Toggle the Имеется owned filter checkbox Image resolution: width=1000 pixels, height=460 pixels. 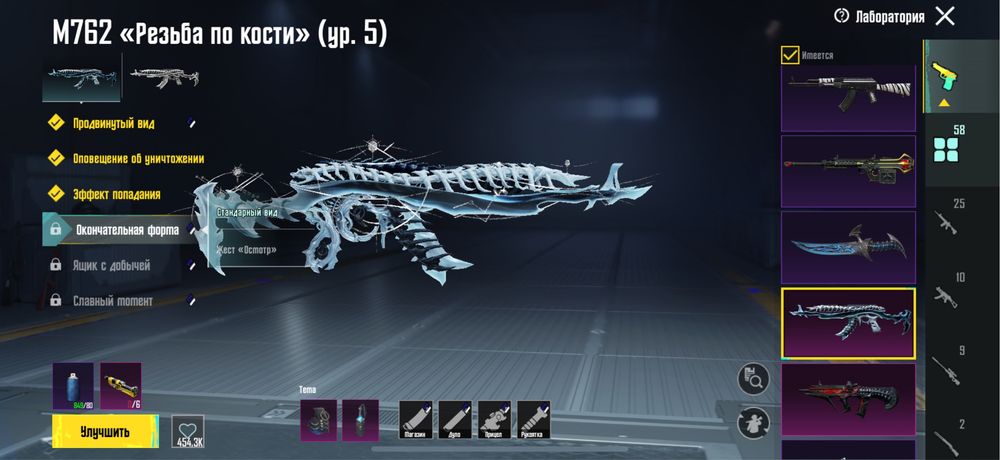tap(790, 55)
